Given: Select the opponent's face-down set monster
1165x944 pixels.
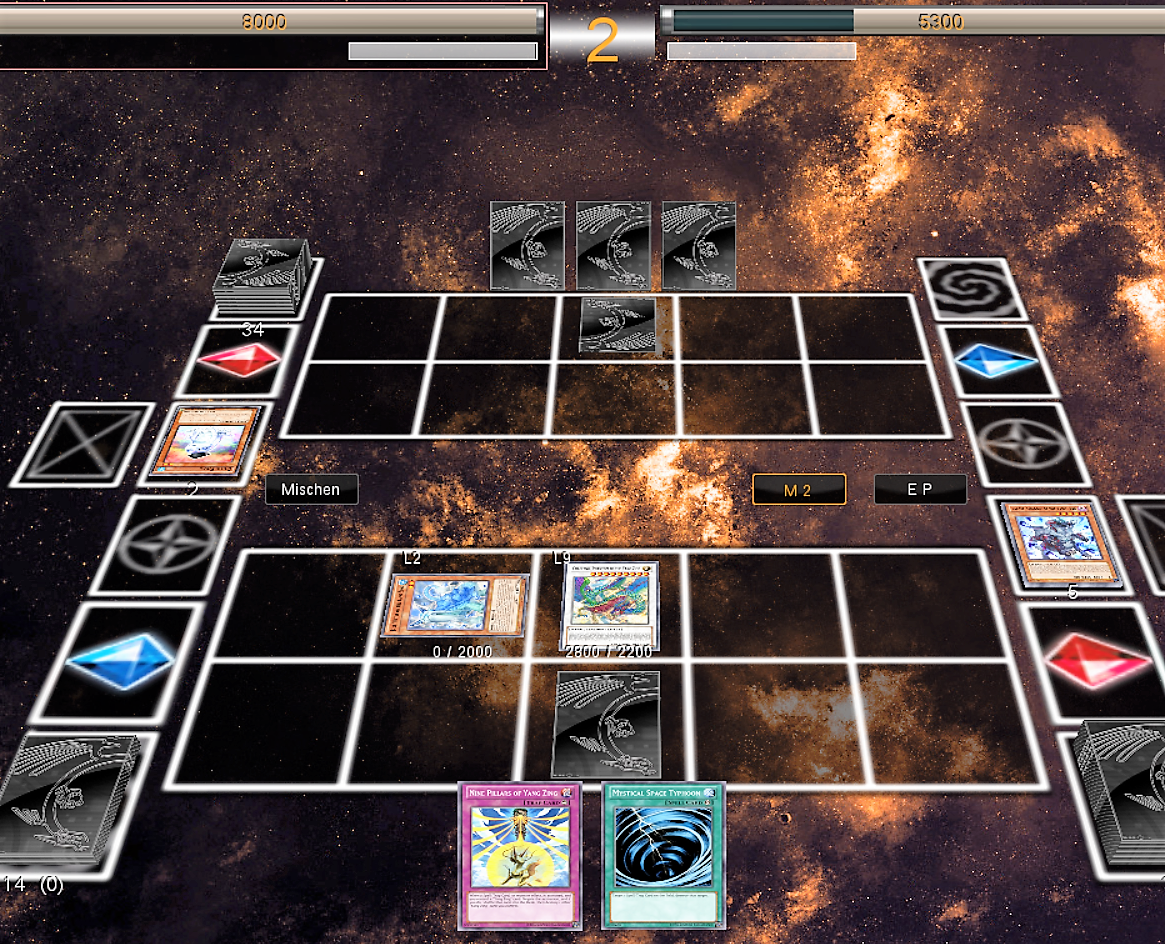Looking at the screenshot, I should click(618, 325).
